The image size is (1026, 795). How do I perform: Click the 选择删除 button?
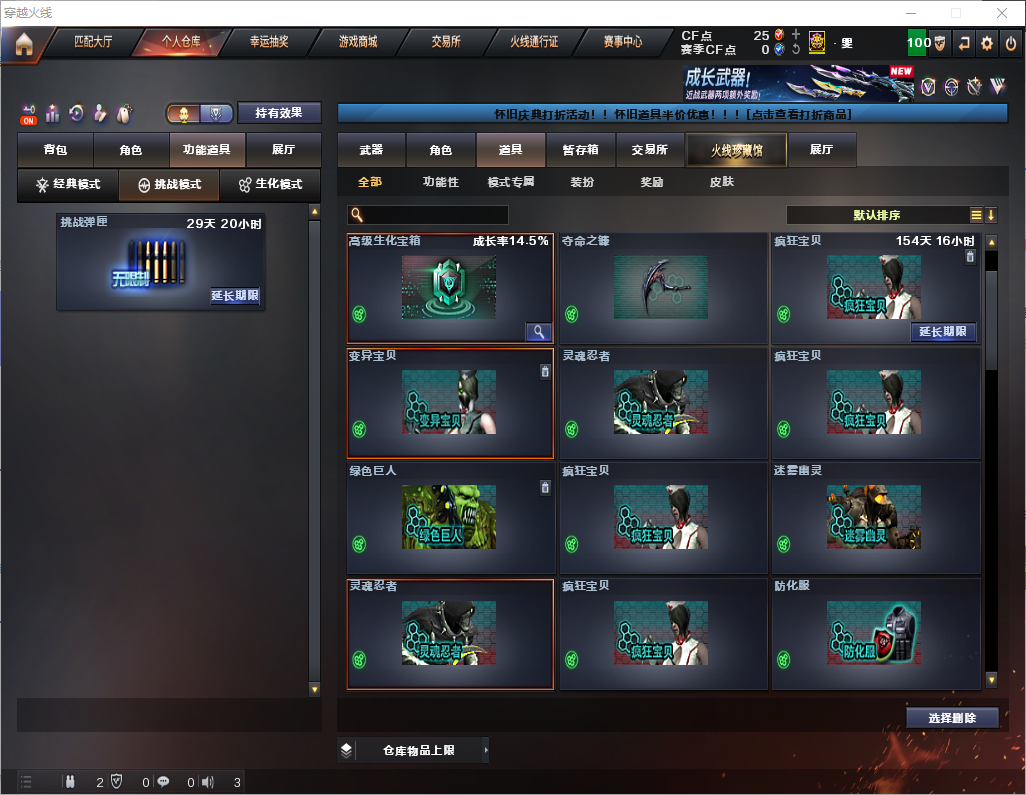coord(952,718)
